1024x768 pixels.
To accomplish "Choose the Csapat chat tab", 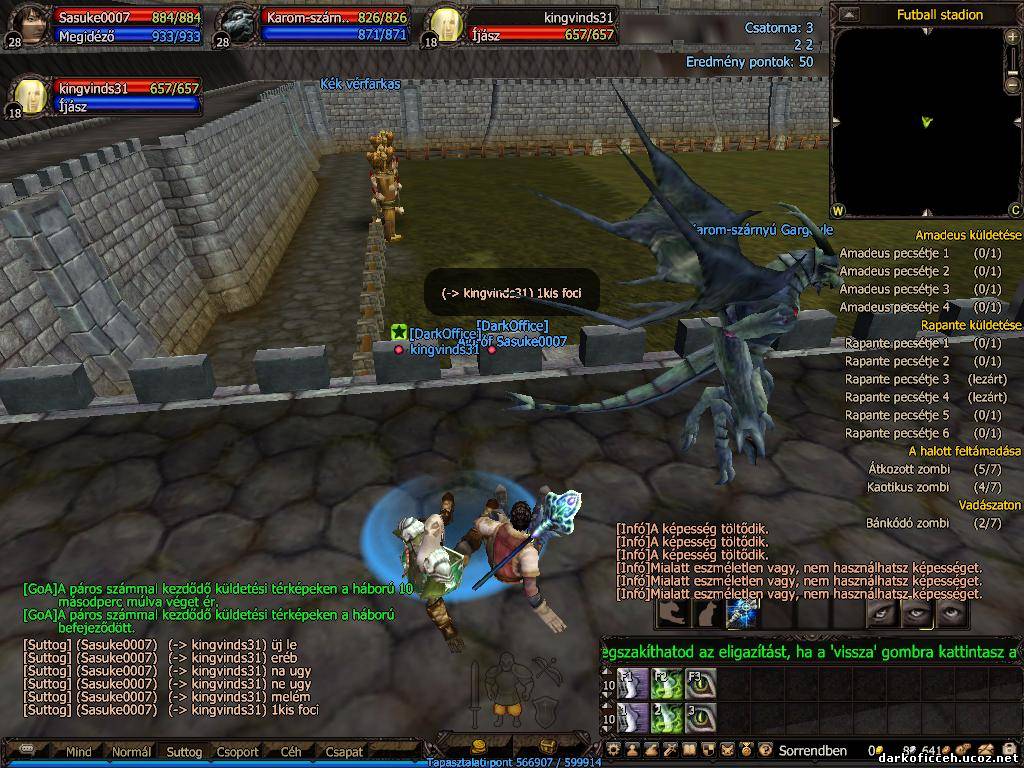I will 344,752.
